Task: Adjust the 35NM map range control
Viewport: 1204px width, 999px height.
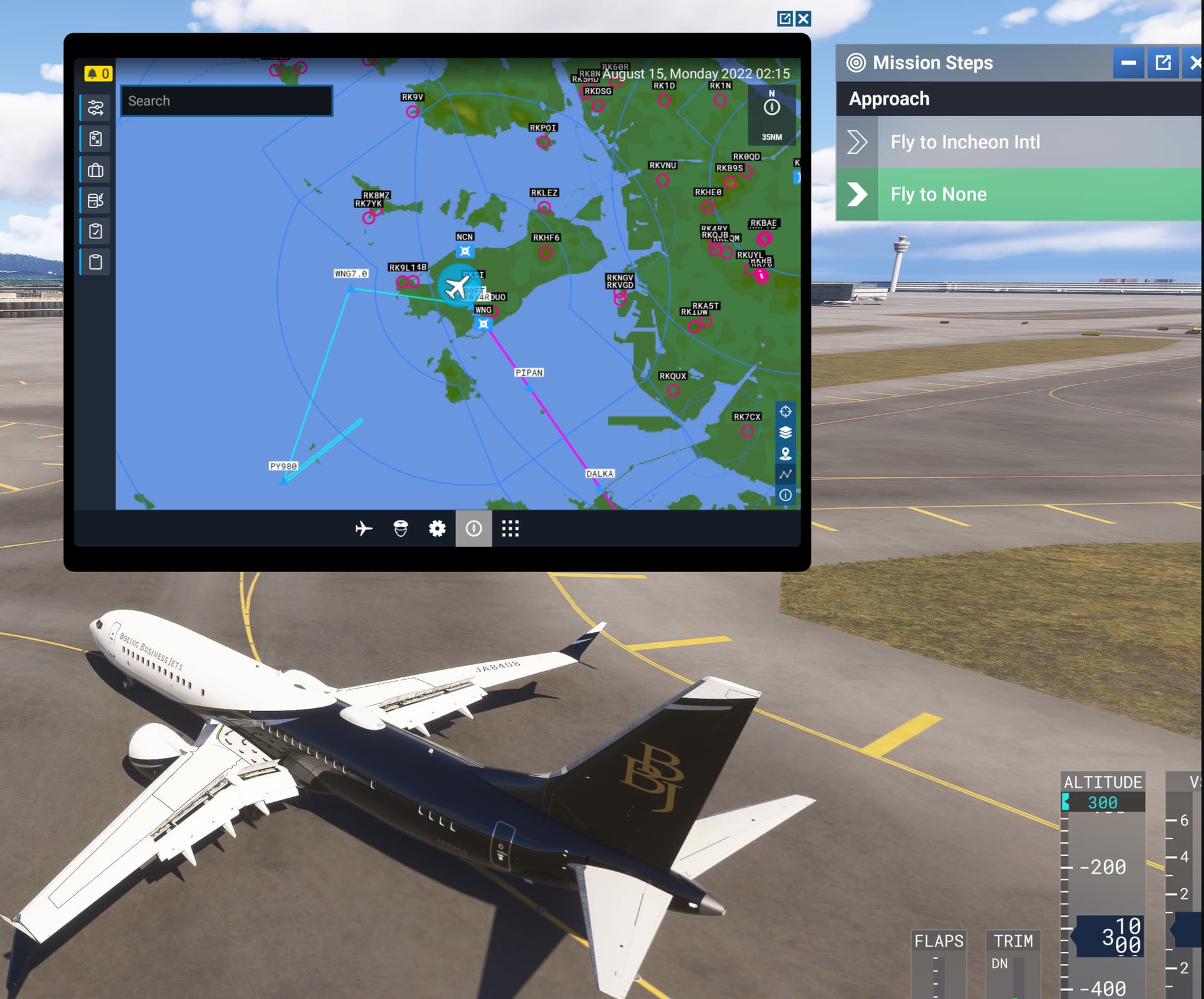Action: click(772, 137)
